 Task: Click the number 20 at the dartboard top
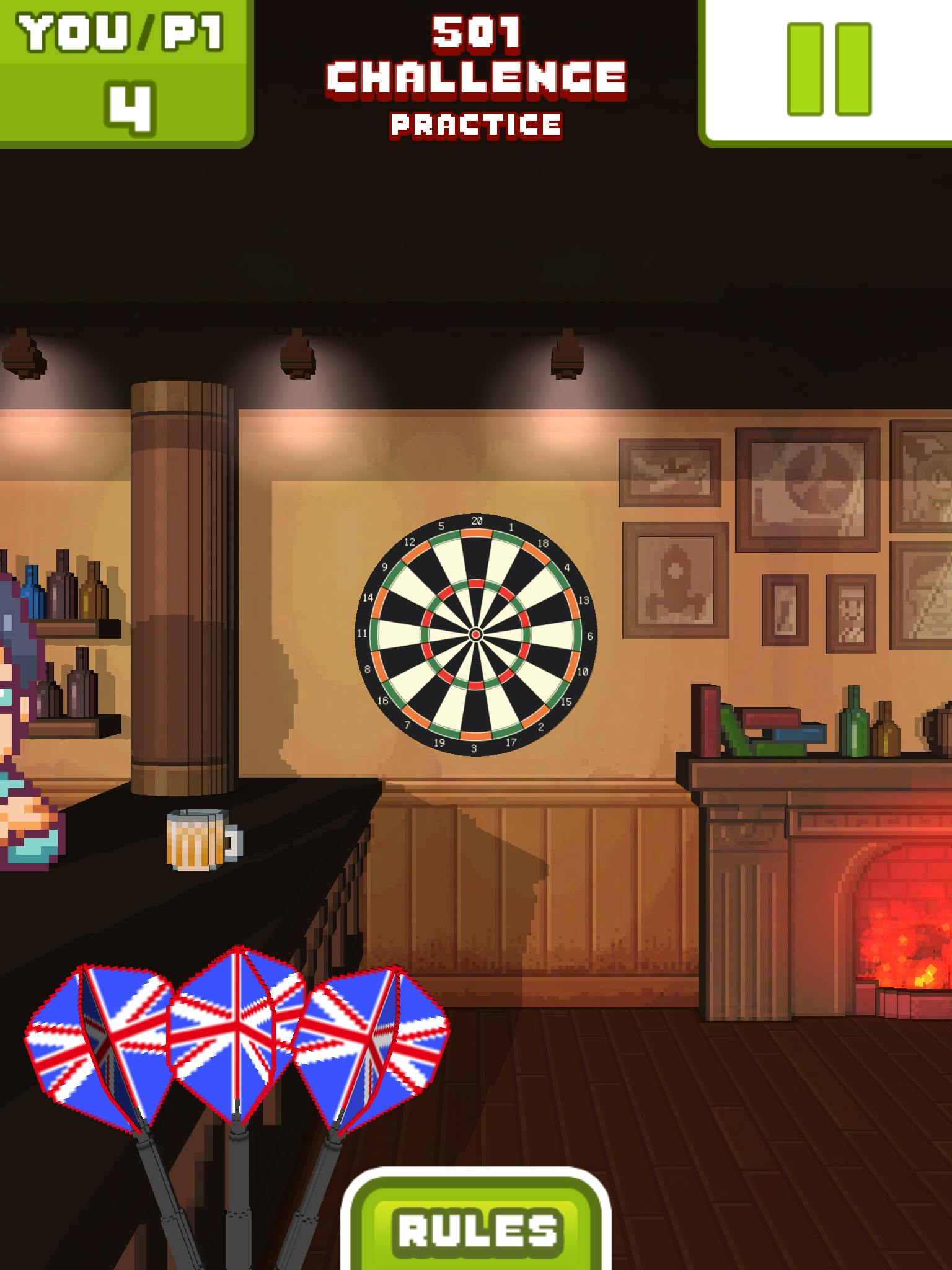tap(477, 521)
